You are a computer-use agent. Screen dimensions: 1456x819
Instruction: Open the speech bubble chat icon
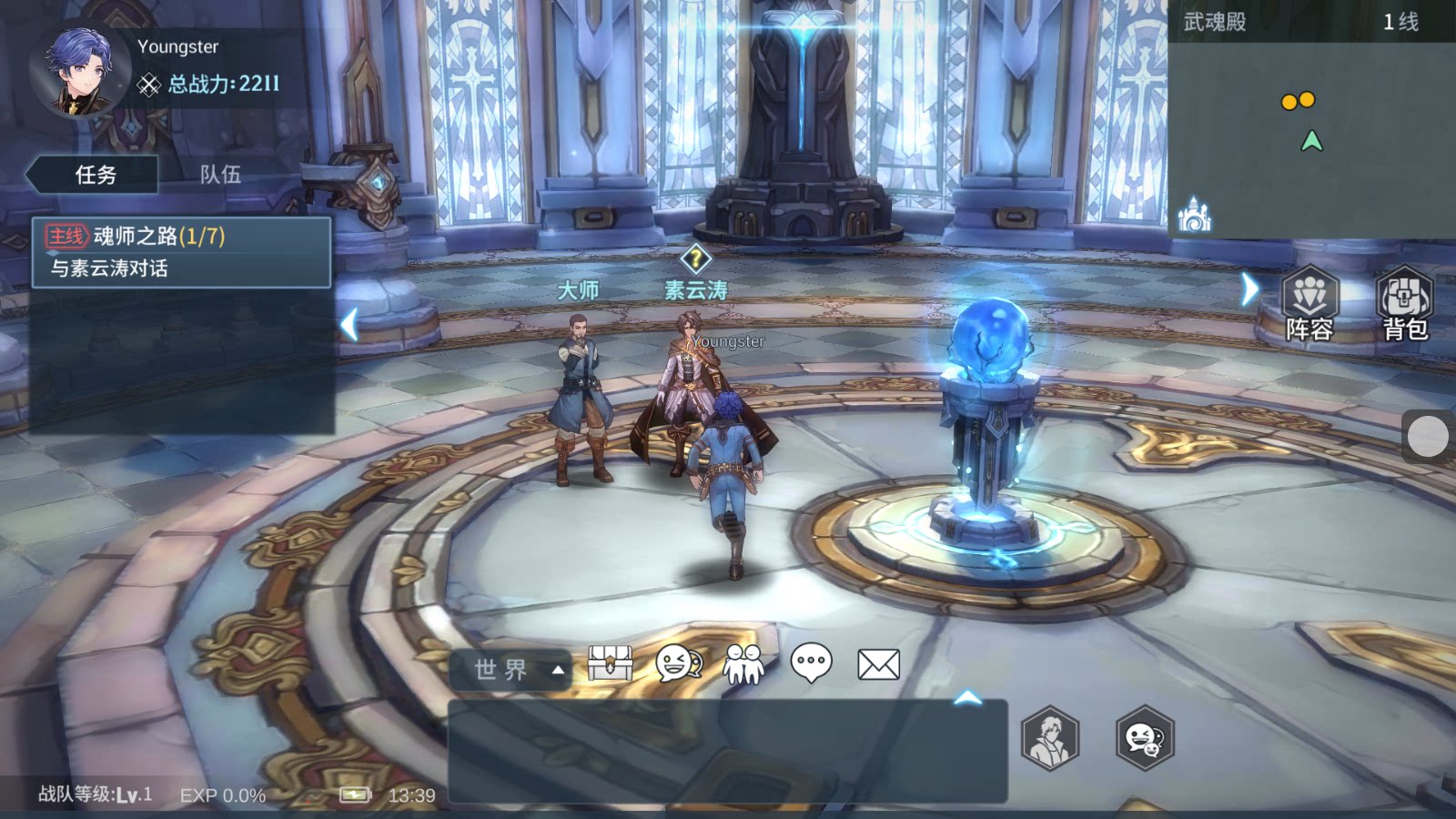811,663
